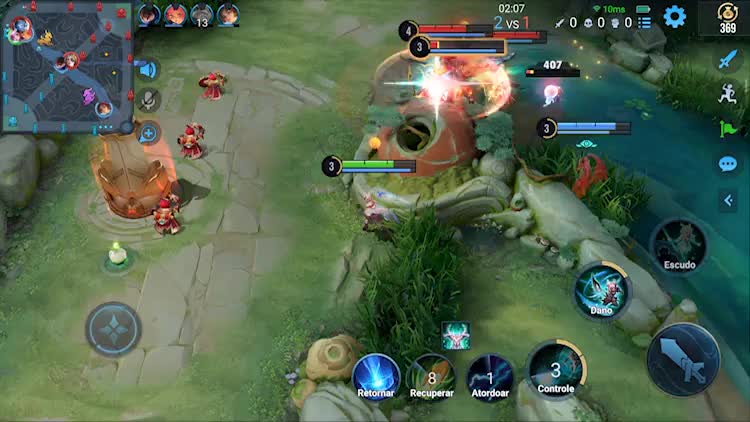Open the quick chat plus bubble
This screenshot has height=422, width=750.
pos(148,132)
